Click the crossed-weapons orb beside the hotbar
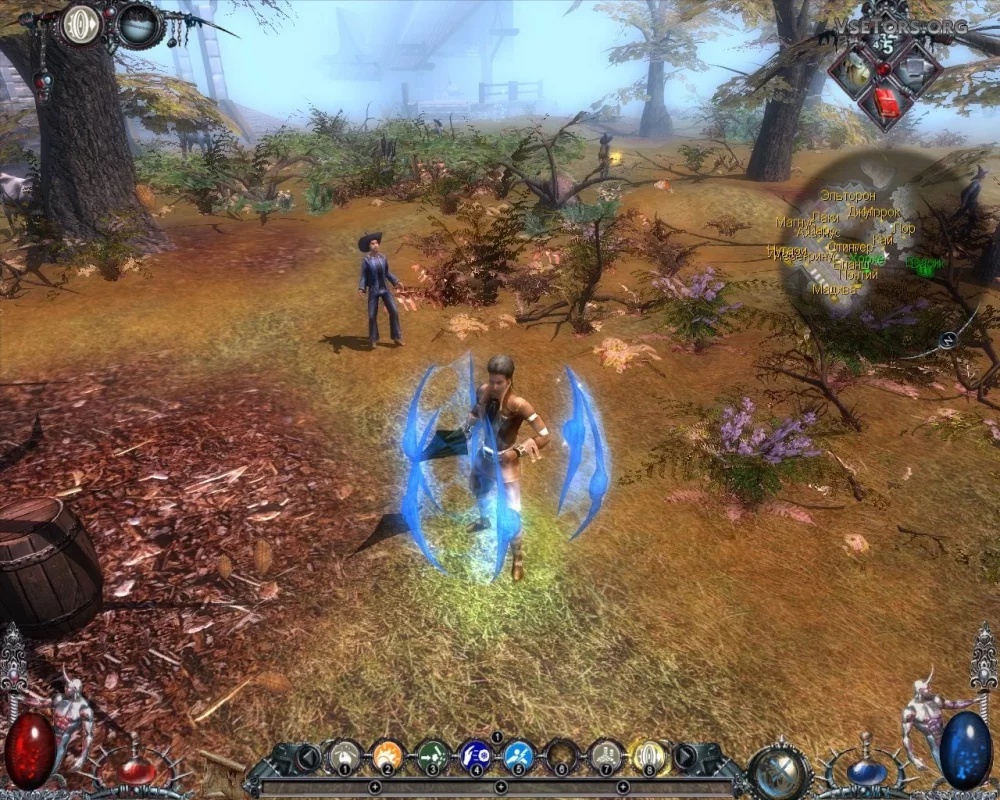The image size is (1000, 800). [x=779, y=771]
